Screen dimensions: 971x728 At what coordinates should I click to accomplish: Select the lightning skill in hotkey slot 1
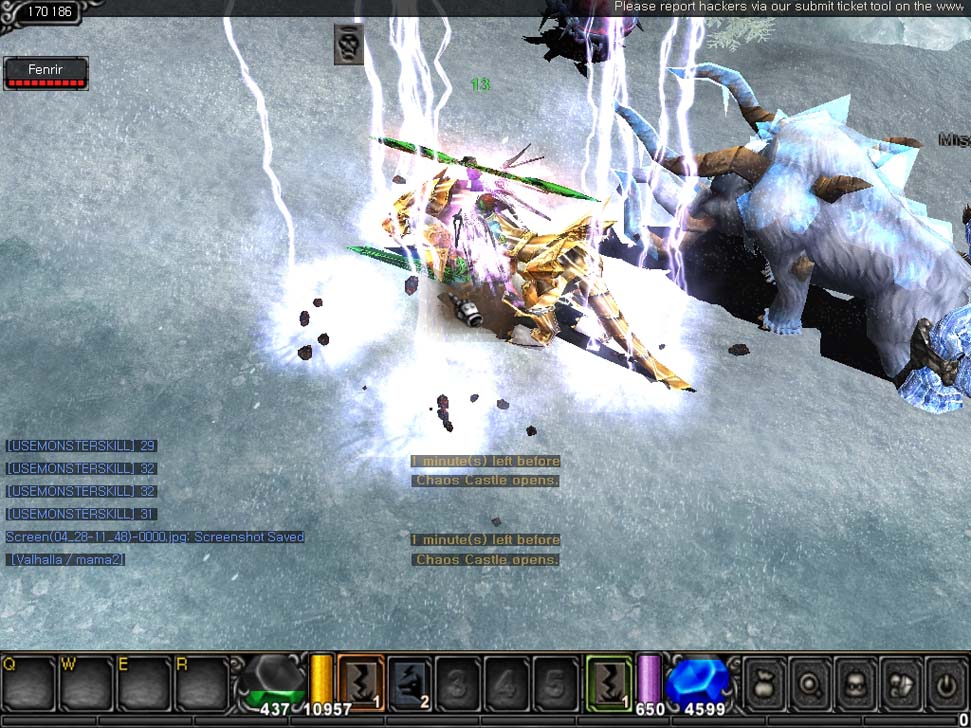click(360, 682)
